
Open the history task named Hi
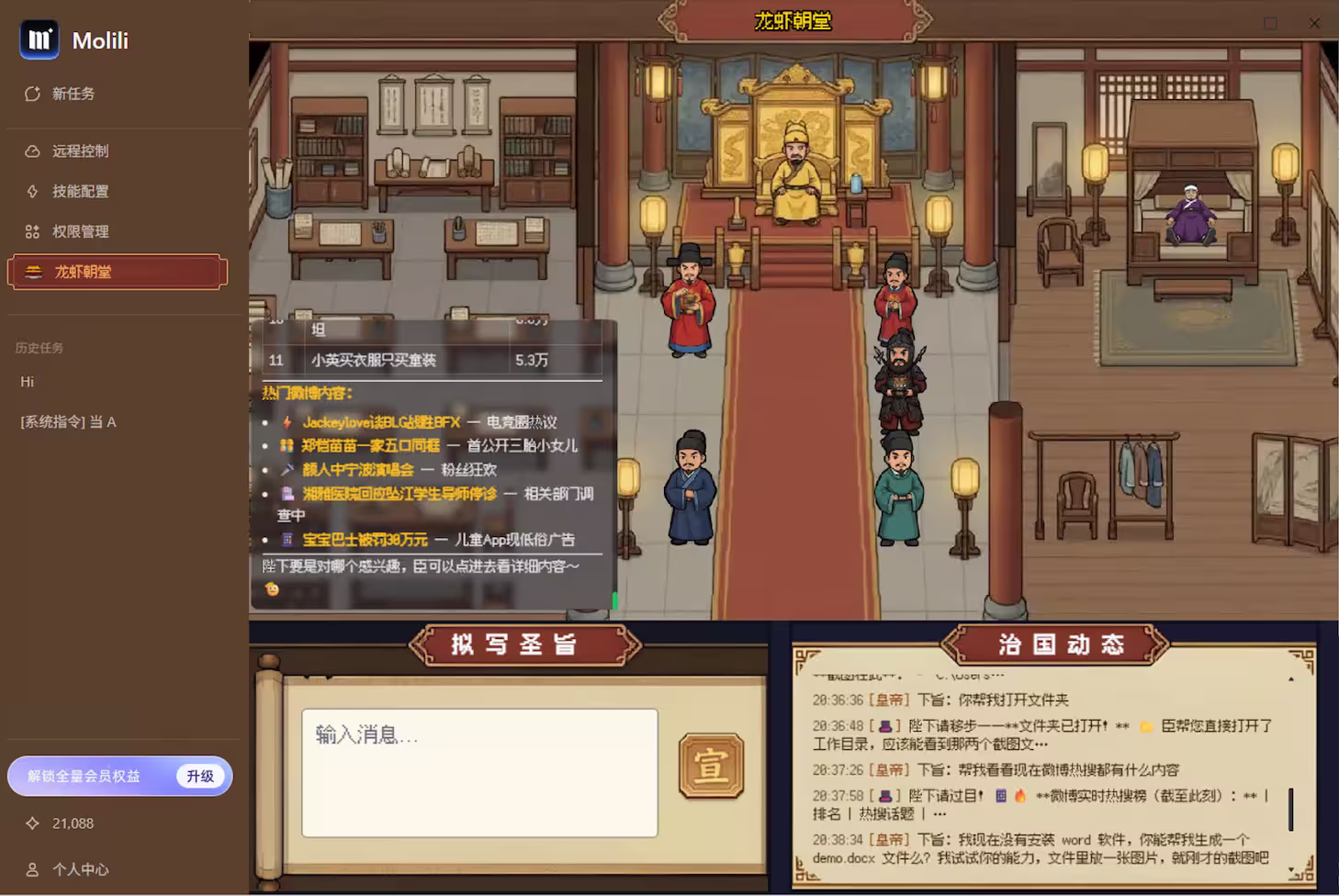pos(27,381)
